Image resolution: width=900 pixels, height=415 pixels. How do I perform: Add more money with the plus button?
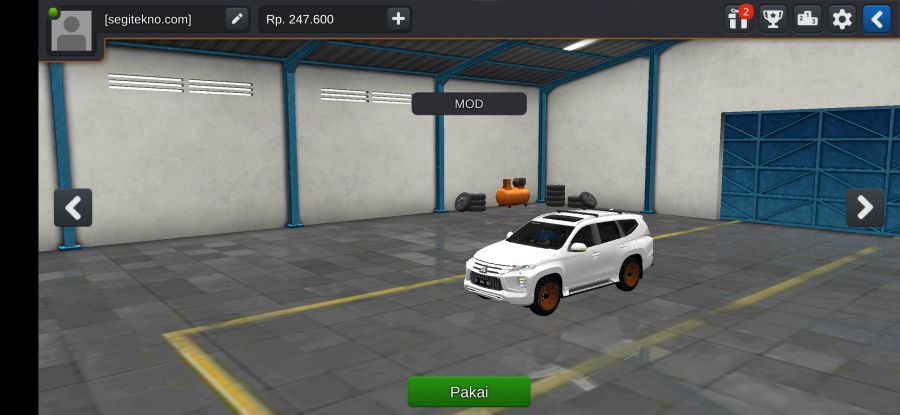(x=398, y=19)
